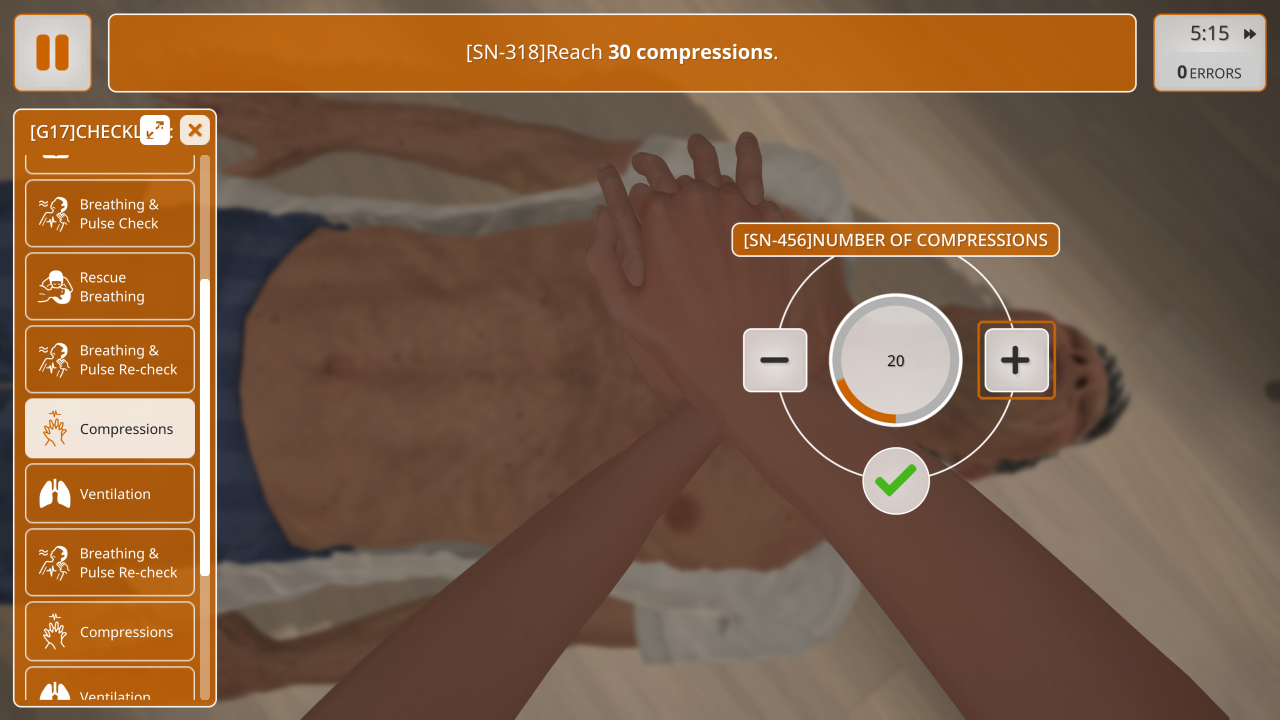Choose the highlighted Compressions checklist step

pos(110,429)
